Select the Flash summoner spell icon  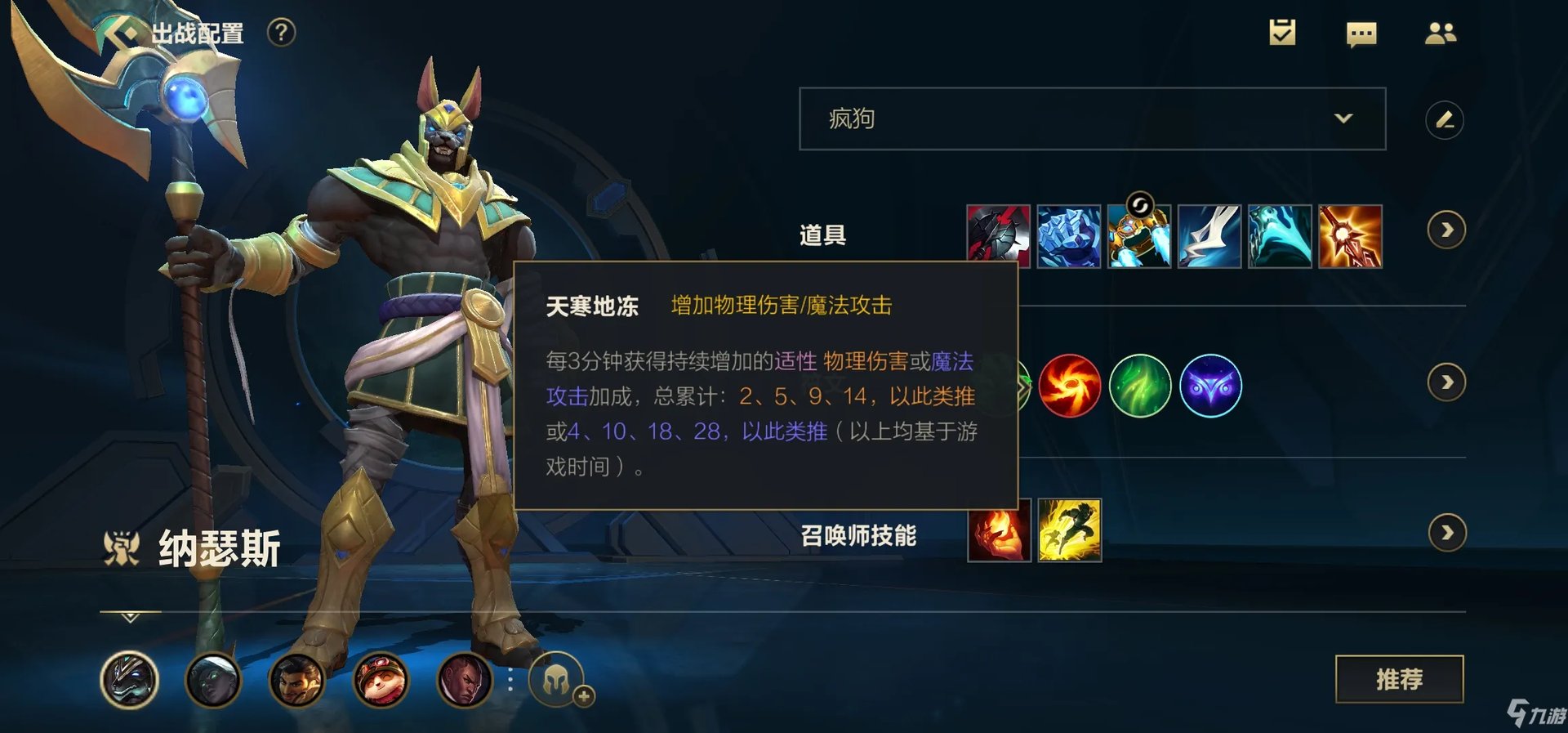click(x=1070, y=532)
